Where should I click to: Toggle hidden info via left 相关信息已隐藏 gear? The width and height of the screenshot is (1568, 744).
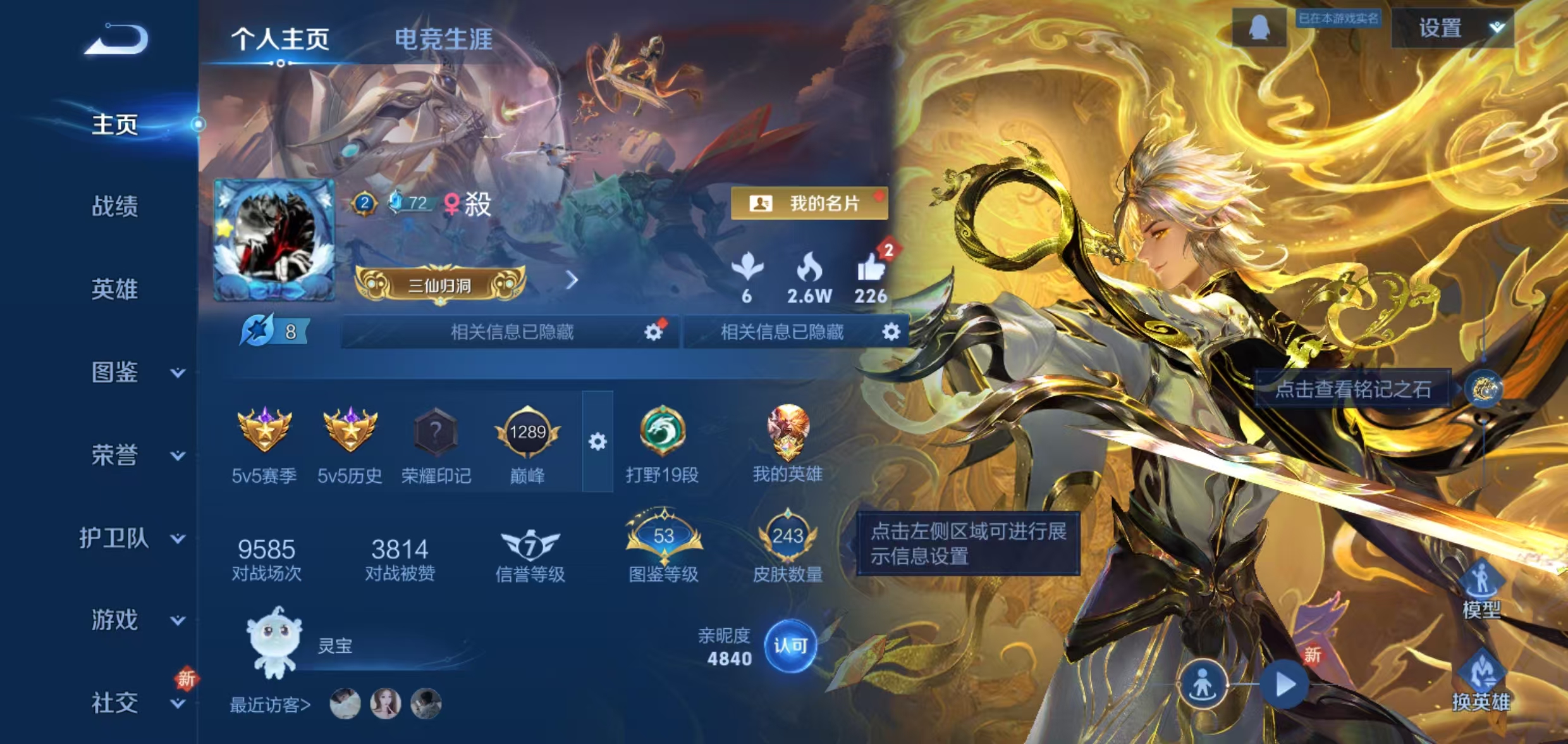coord(654,332)
